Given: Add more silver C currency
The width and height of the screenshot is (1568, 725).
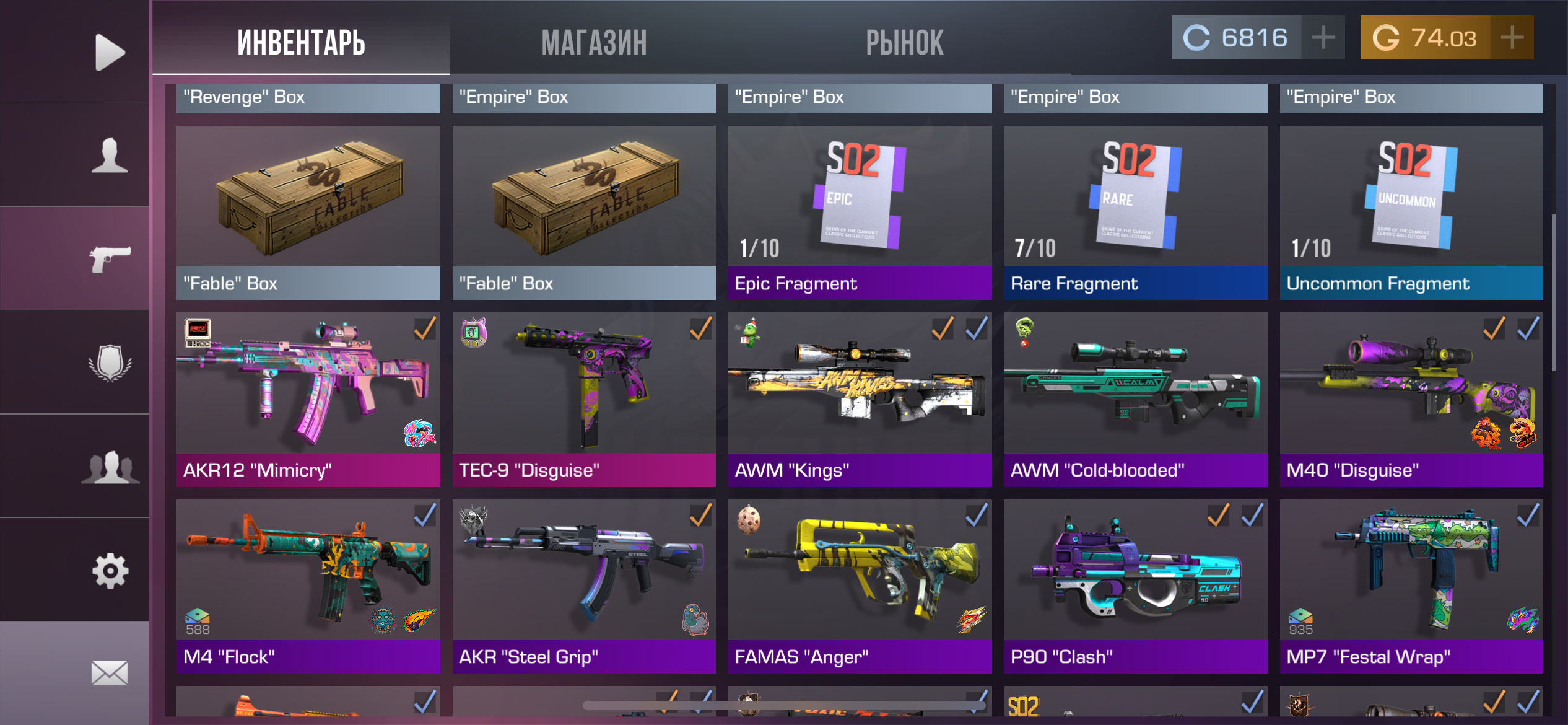Looking at the screenshot, I should [x=1323, y=38].
